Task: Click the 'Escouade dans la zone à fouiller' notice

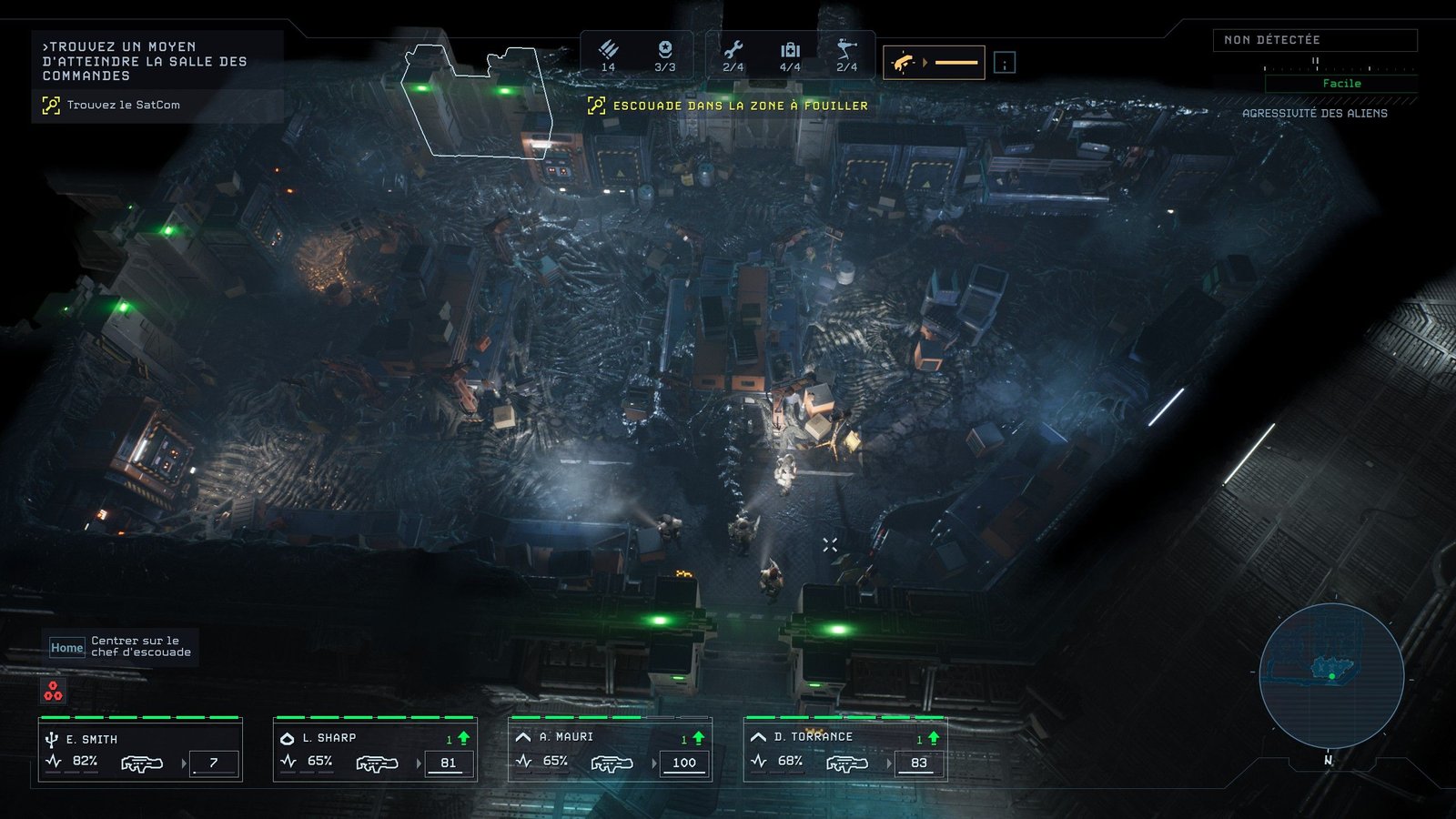Action: click(x=739, y=106)
